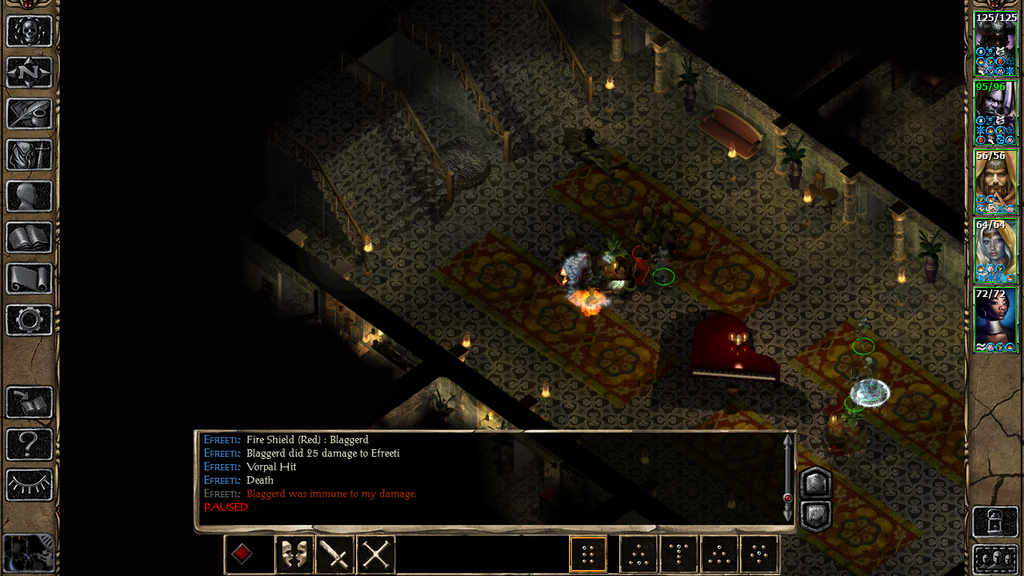Click the question mark help button
This screenshot has width=1024, height=576.
click(x=29, y=443)
